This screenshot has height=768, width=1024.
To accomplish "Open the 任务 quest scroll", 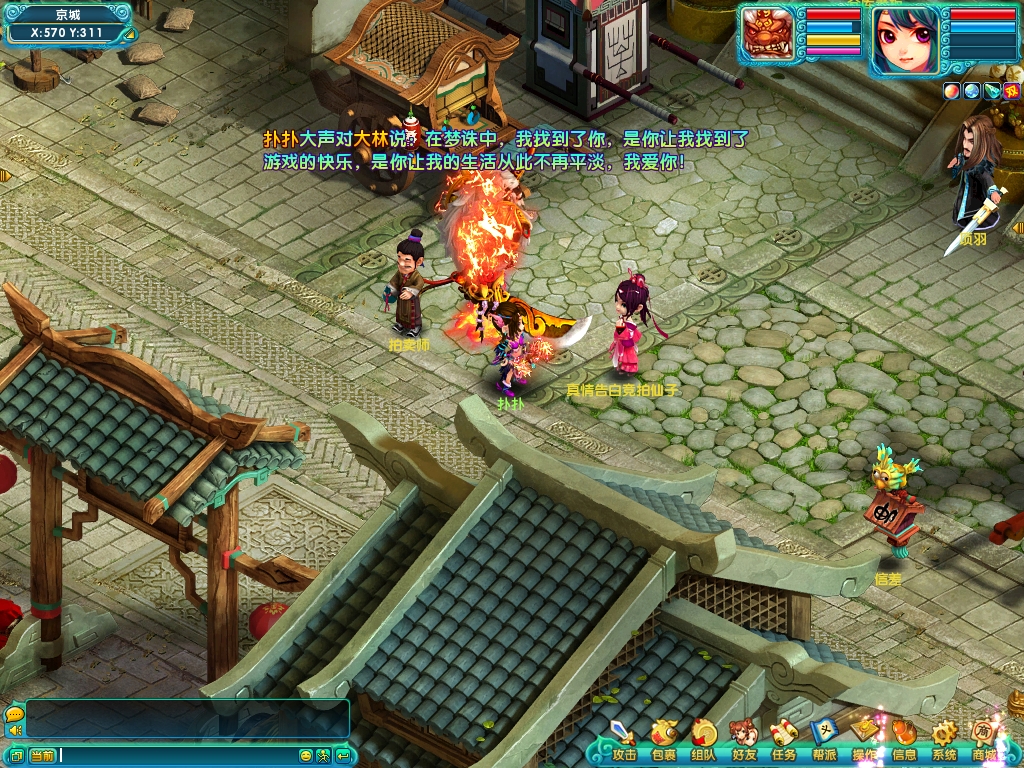I will tap(784, 740).
